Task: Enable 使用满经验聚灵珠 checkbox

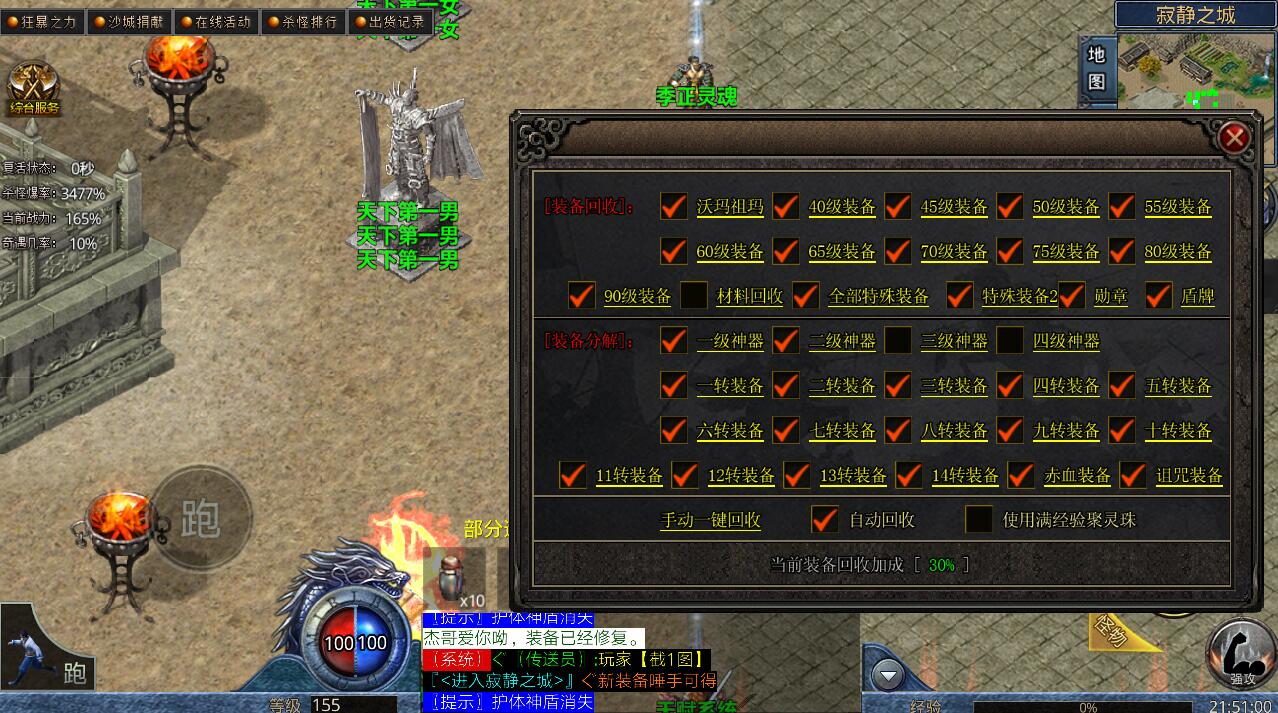Action: 978,520
